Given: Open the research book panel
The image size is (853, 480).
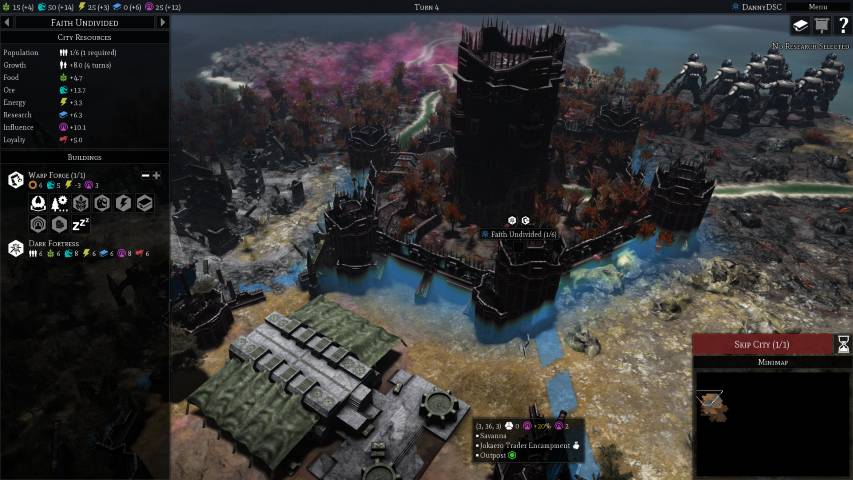Looking at the screenshot, I should click(x=801, y=26).
